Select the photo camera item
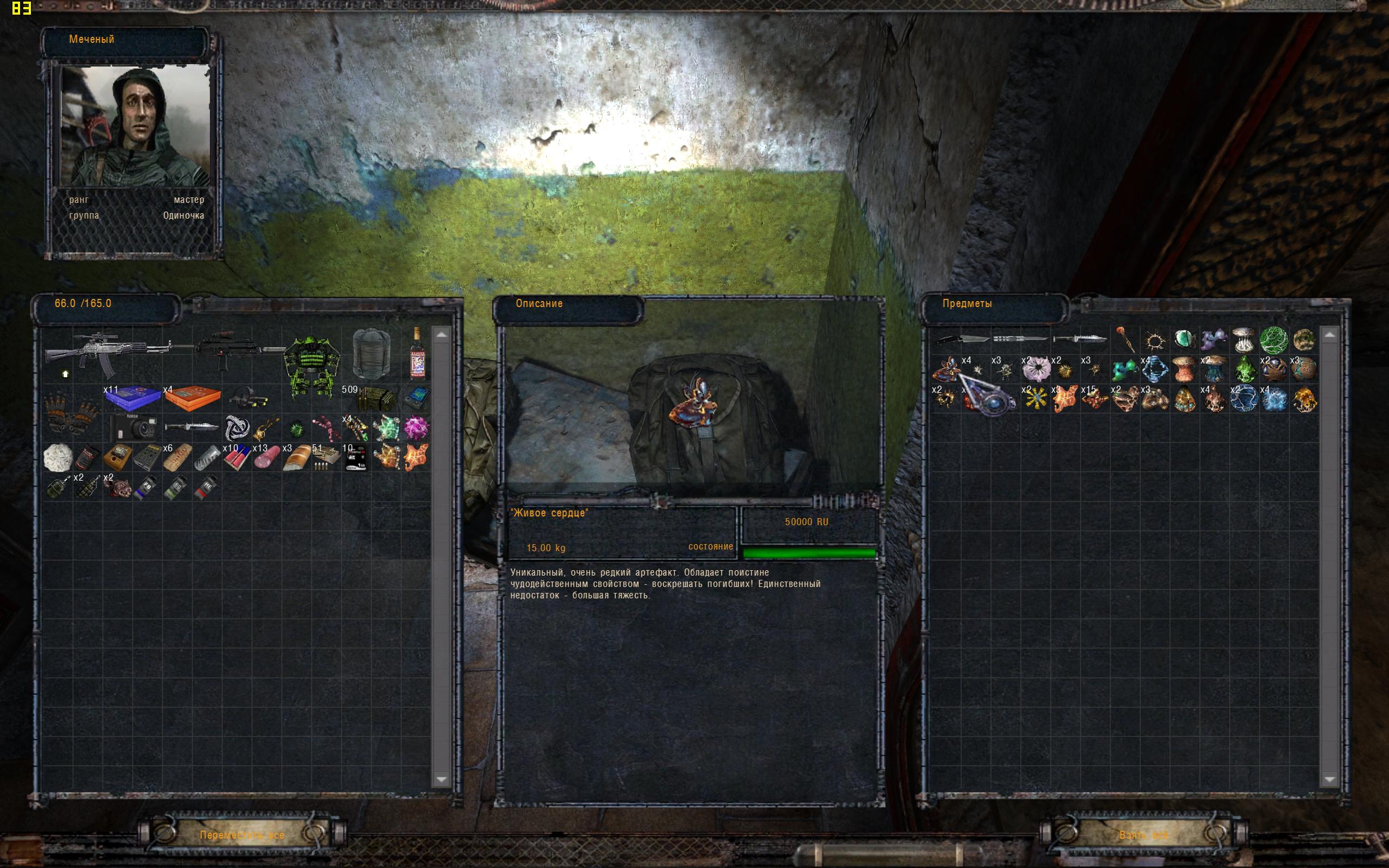The image size is (1389, 868). click(132, 427)
